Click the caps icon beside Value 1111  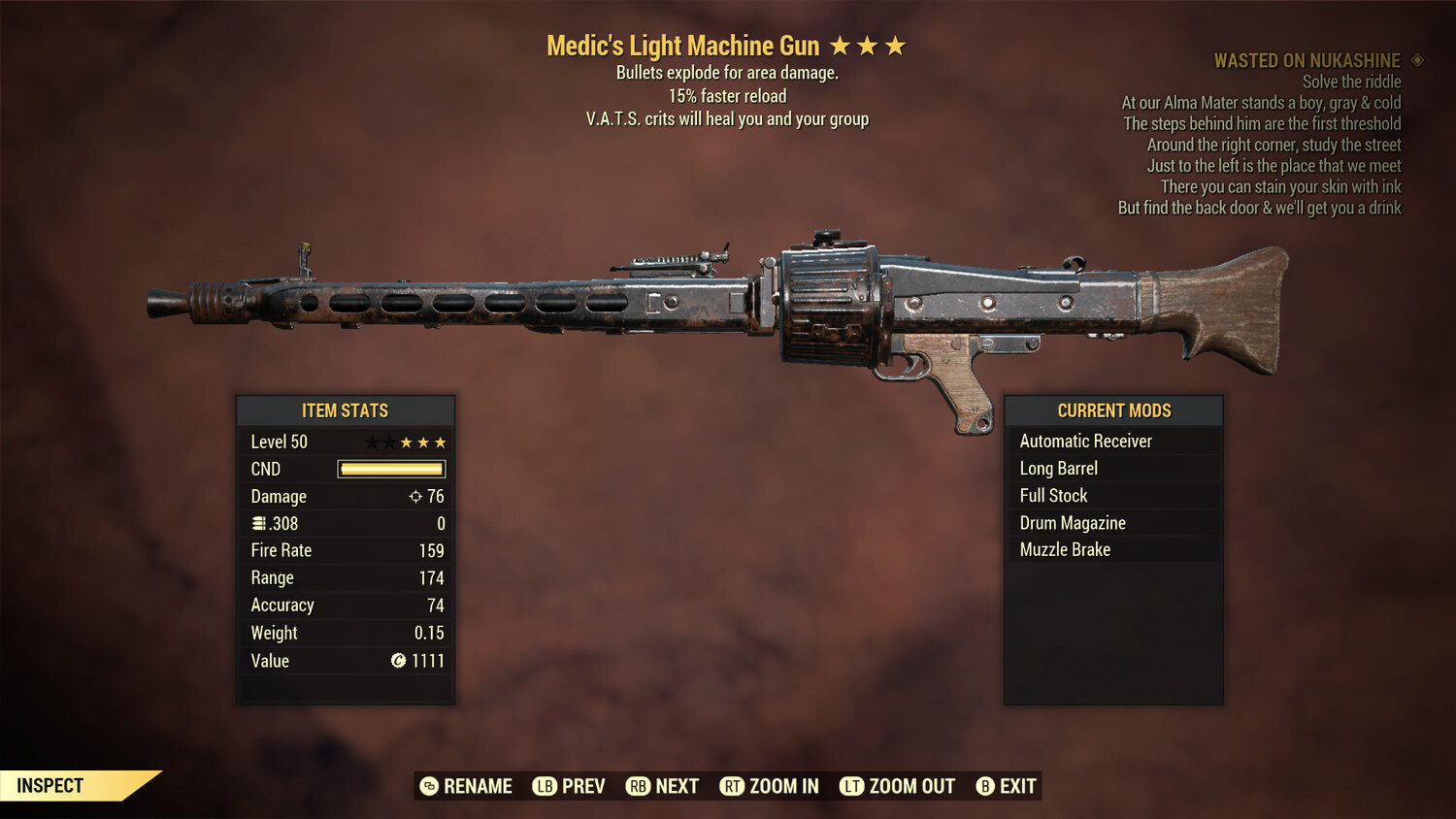click(397, 661)
